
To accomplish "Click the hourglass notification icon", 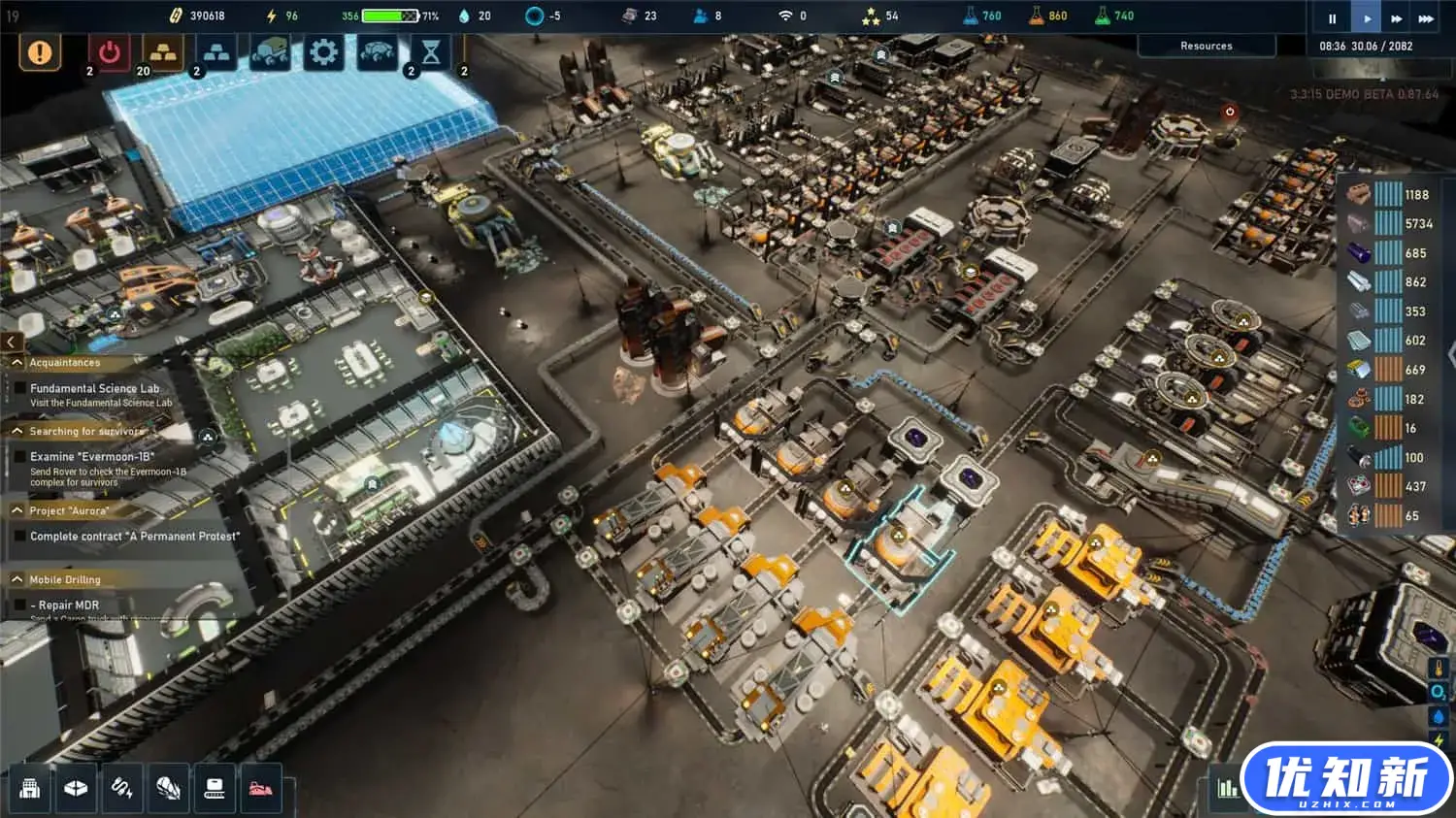I will (x=431, y=52).
